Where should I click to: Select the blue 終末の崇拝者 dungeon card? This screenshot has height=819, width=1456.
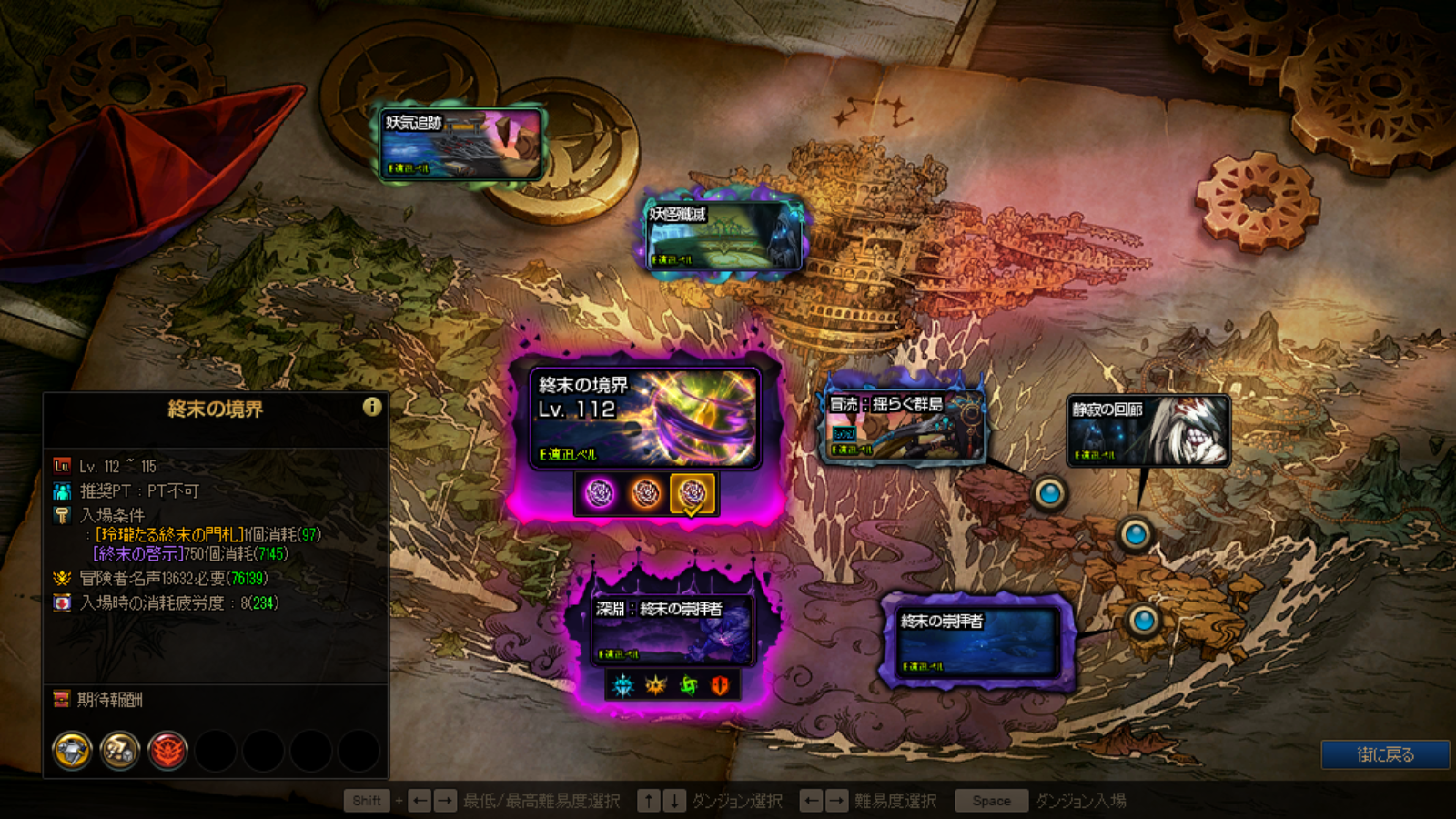pyautogui.click(x=976, y=642)
